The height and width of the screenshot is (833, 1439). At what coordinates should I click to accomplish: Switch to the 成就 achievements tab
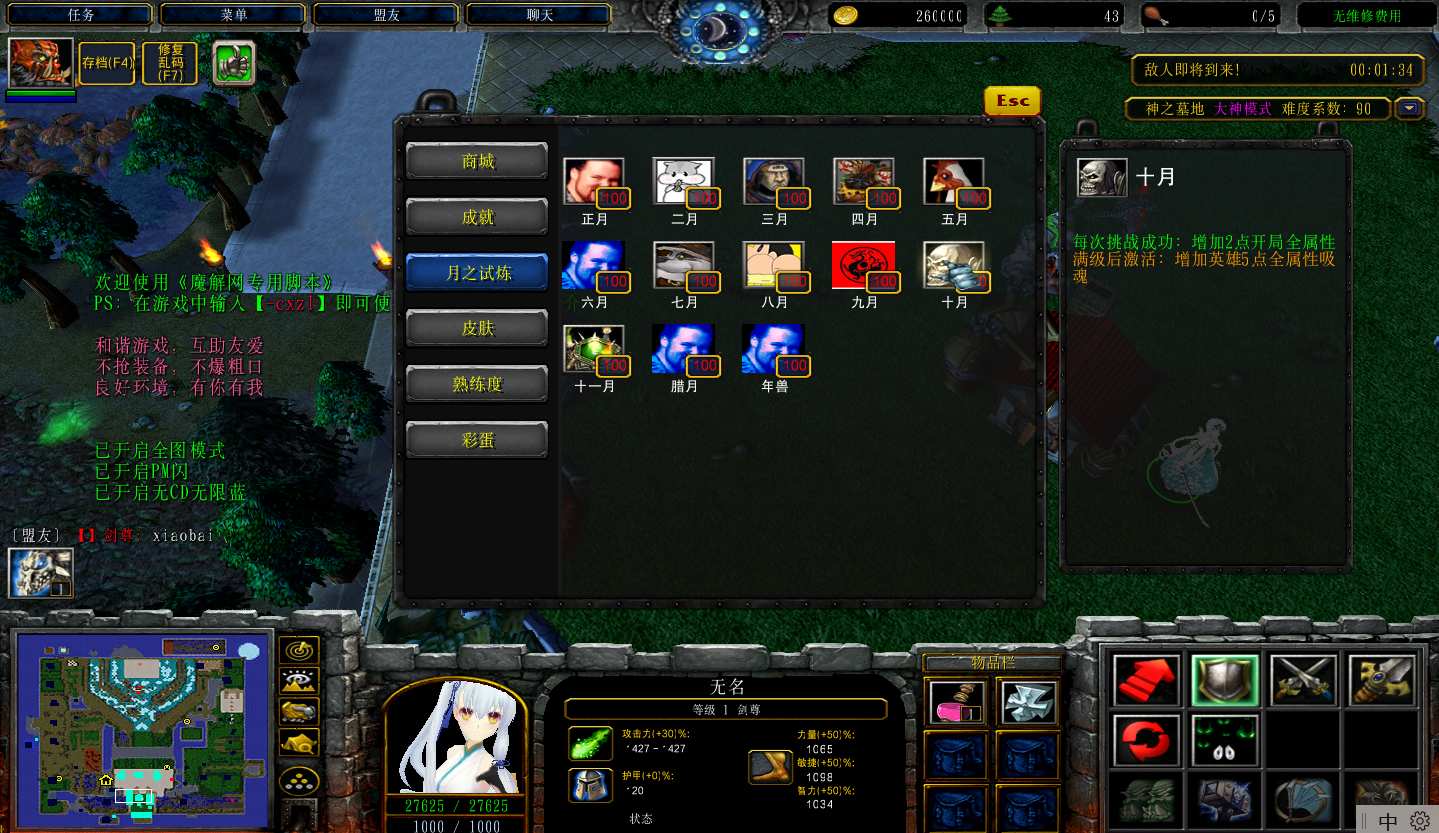pos(477,217)
